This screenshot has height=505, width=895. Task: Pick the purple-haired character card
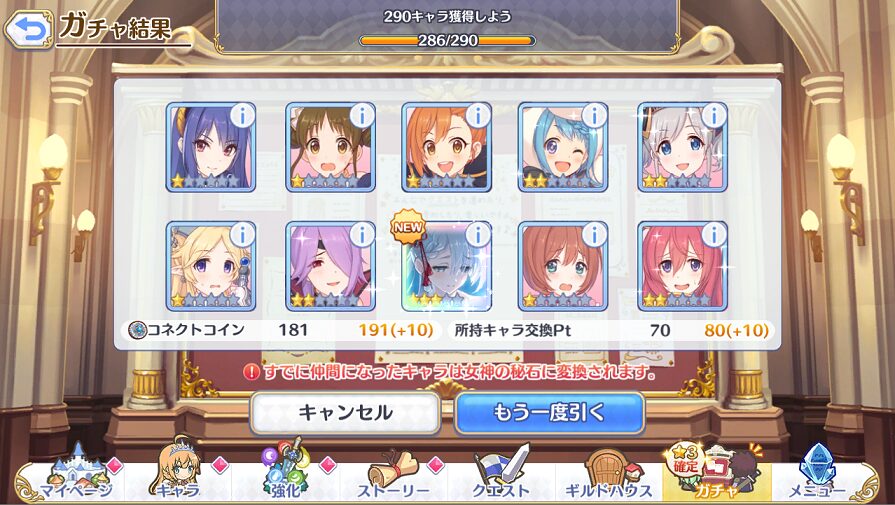(330, 268)
